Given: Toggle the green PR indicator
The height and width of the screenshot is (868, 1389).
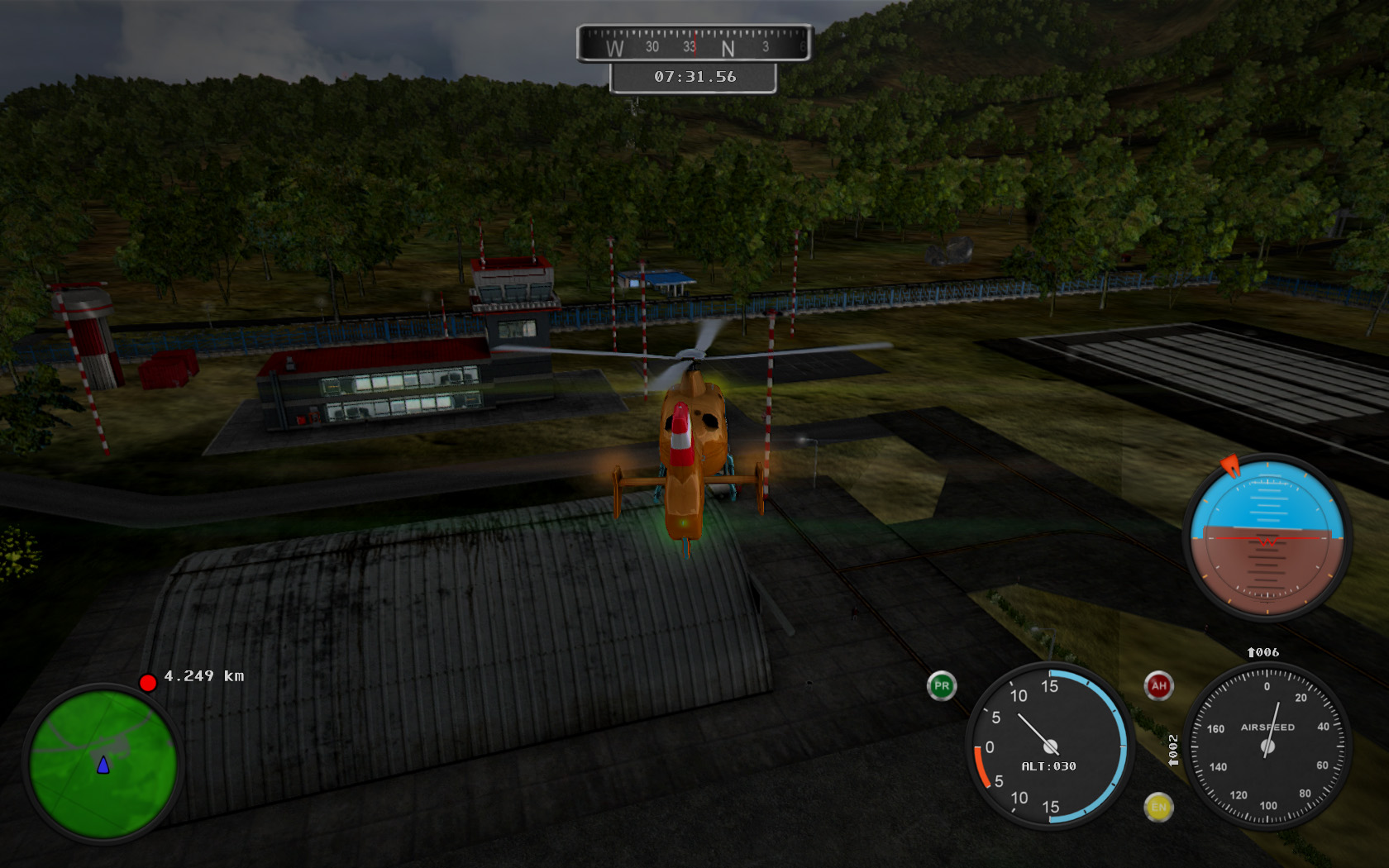Looking at the screenshot, I should click(941, 686).
